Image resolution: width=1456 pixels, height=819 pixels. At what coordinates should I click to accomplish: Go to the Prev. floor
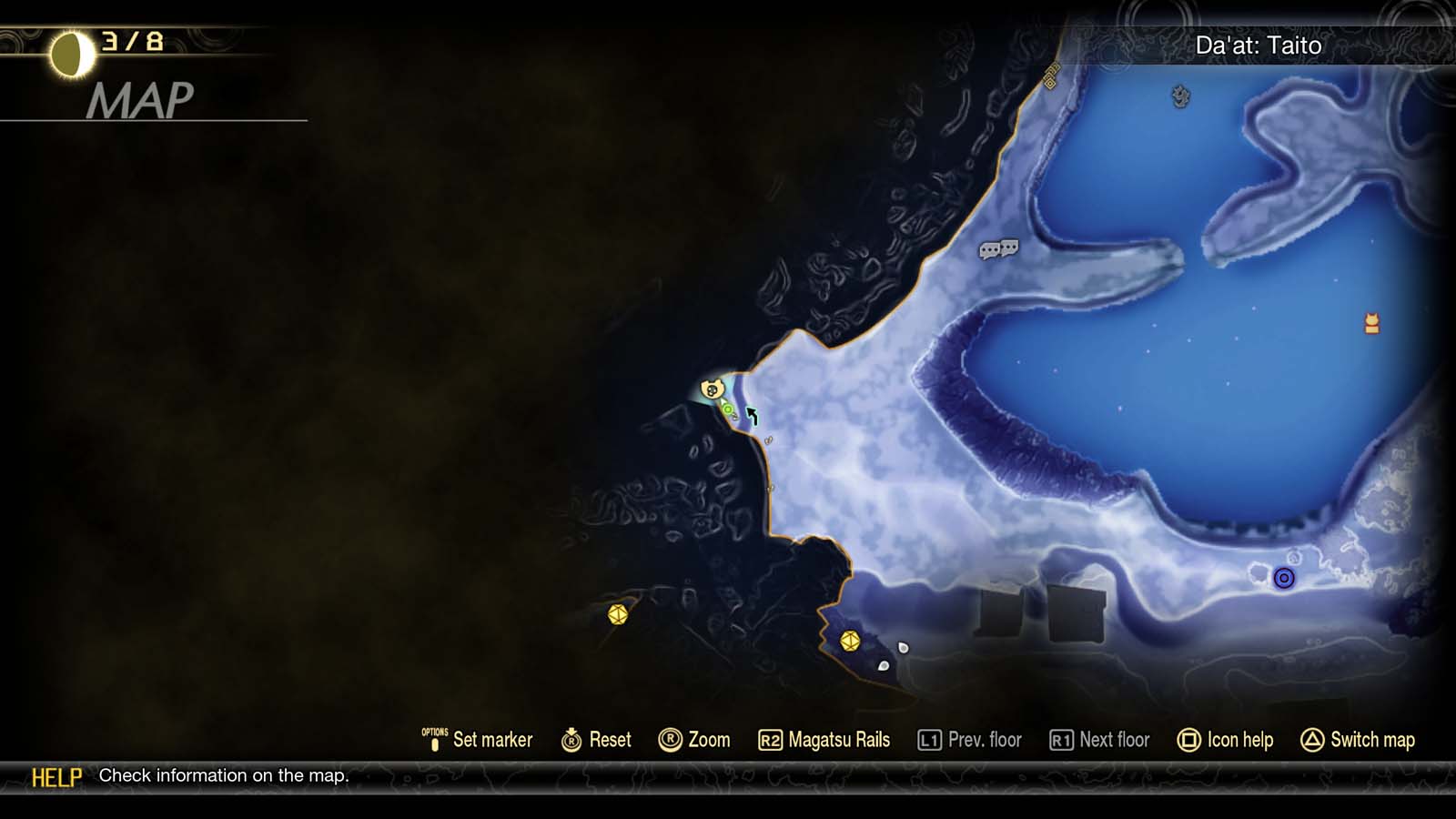[x=972, y=740]
